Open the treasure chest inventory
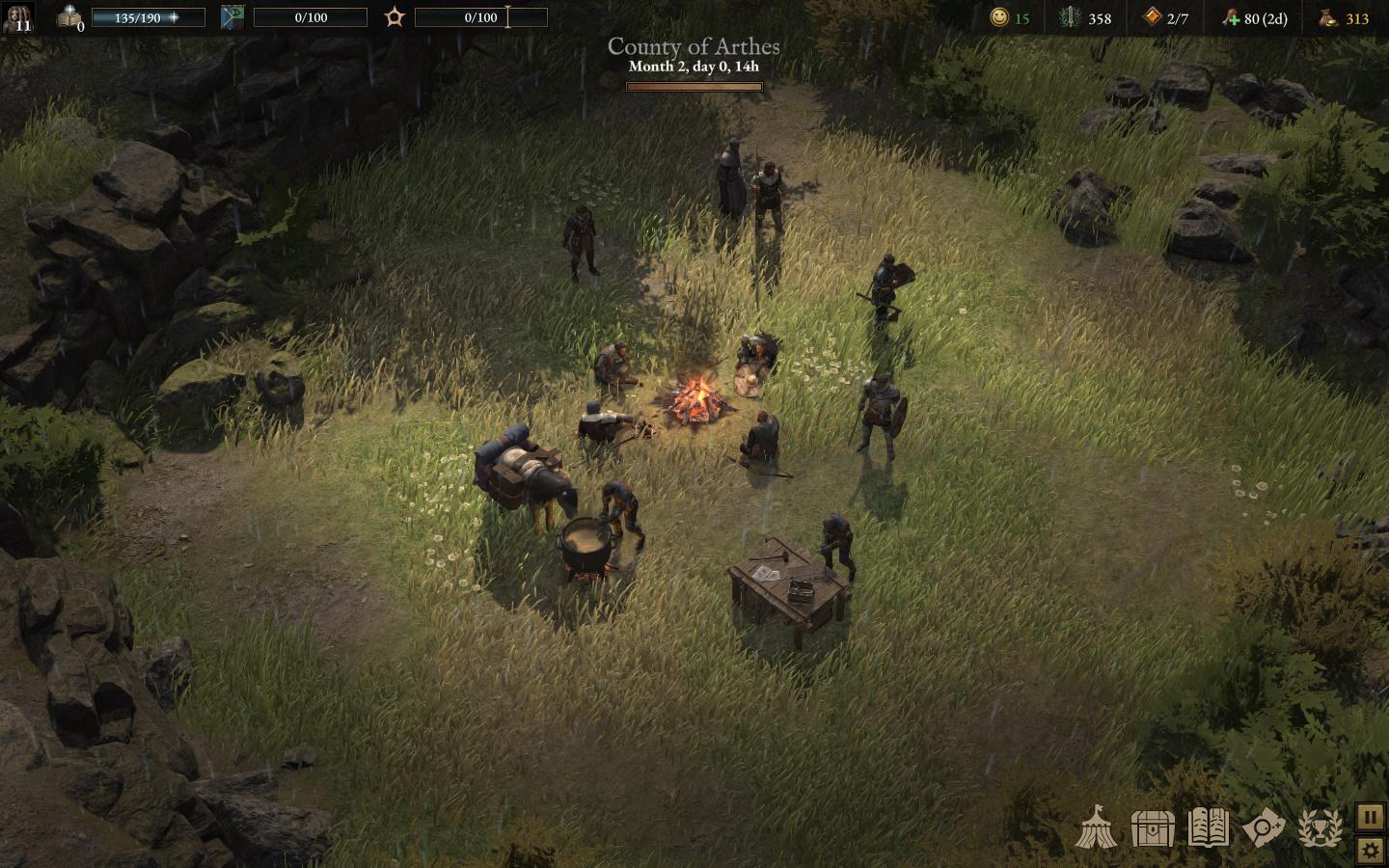The width and height of the screenshot is (1389, 868). [1153, 827]
